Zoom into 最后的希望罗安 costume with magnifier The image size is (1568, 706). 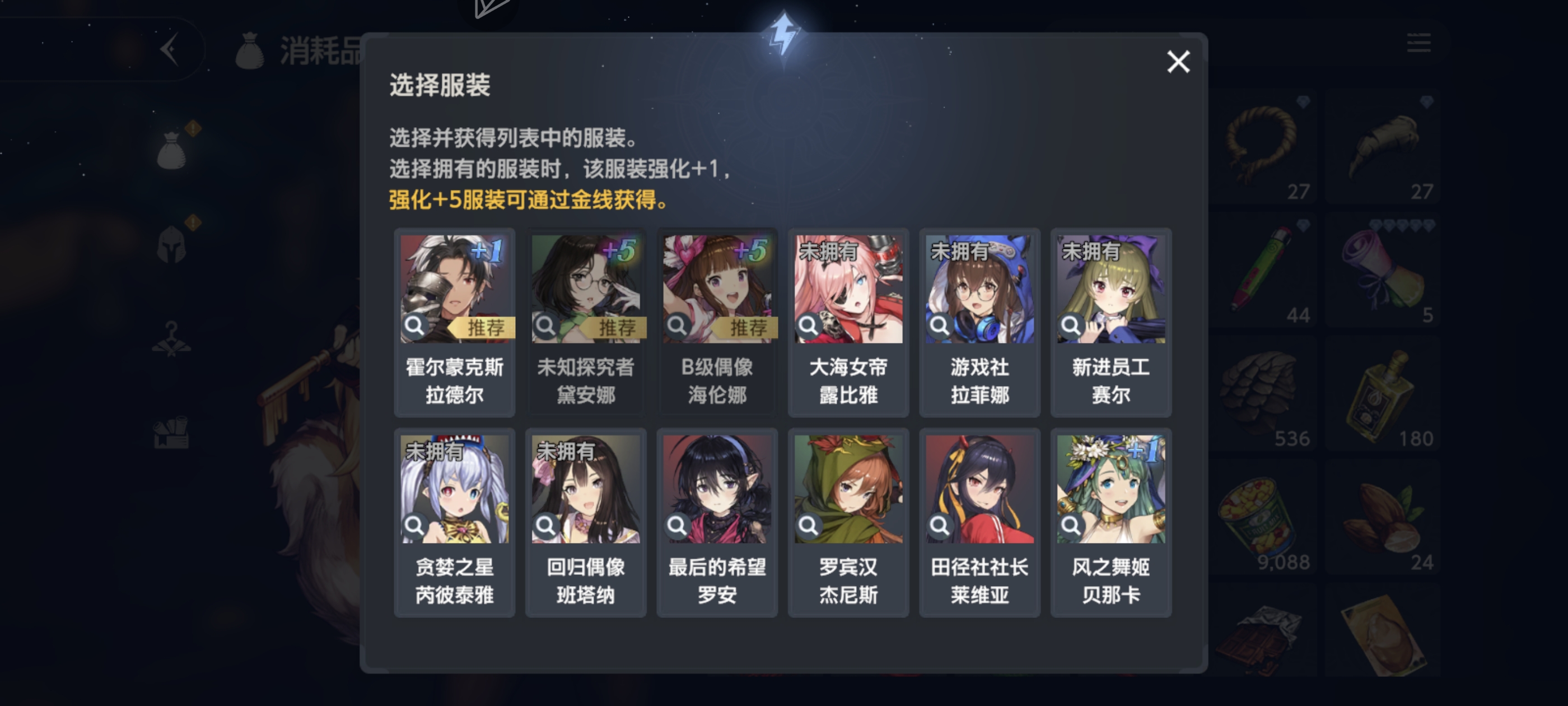click(678, 525)
